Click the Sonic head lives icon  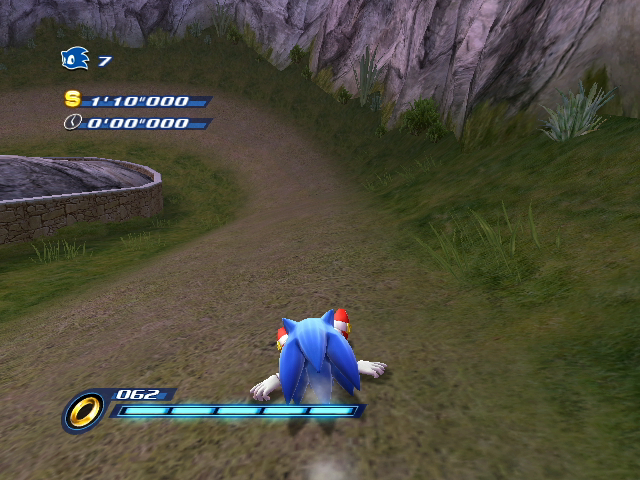pos(75,60)
